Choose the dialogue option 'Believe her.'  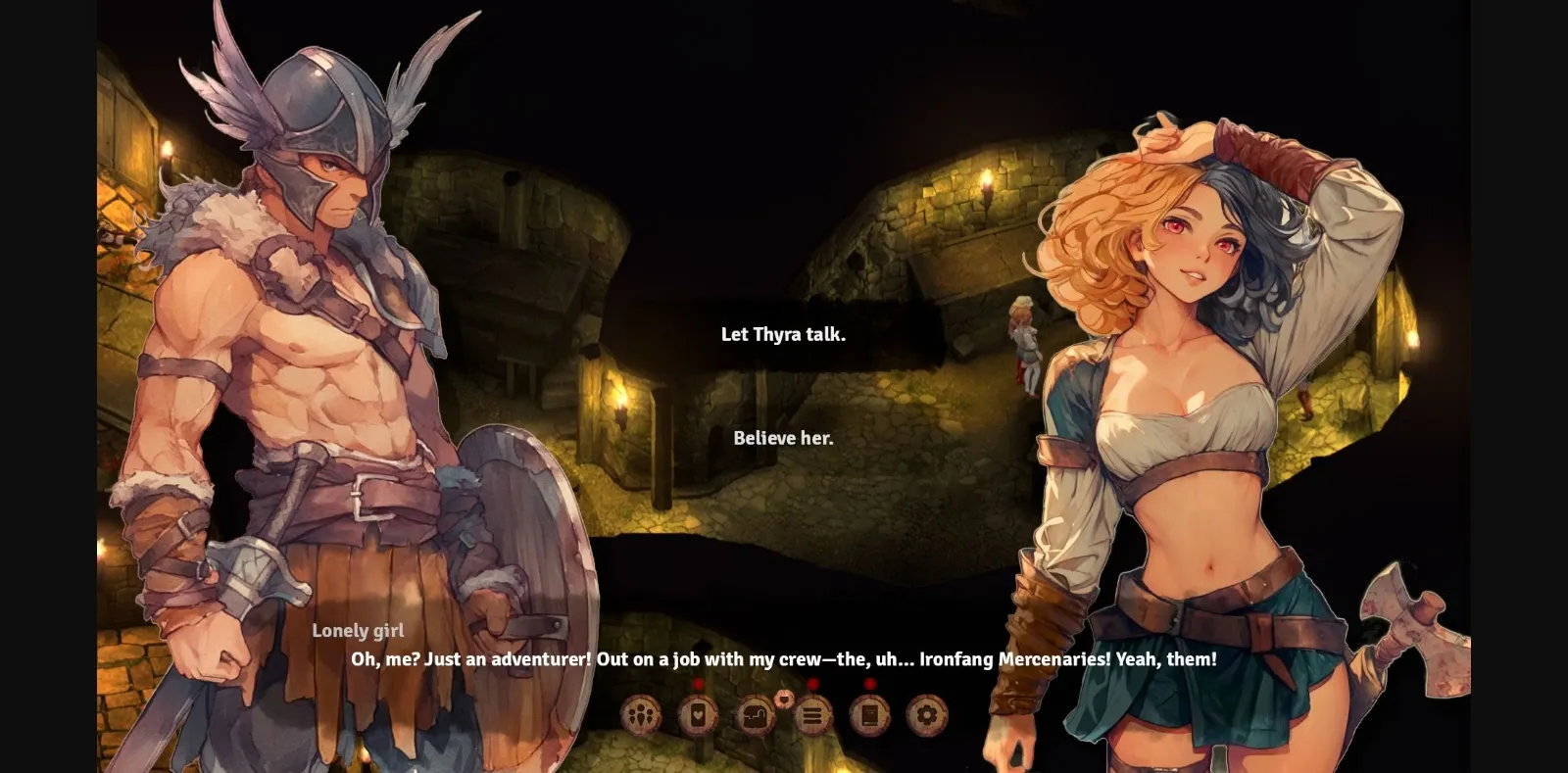coord(784,439)
